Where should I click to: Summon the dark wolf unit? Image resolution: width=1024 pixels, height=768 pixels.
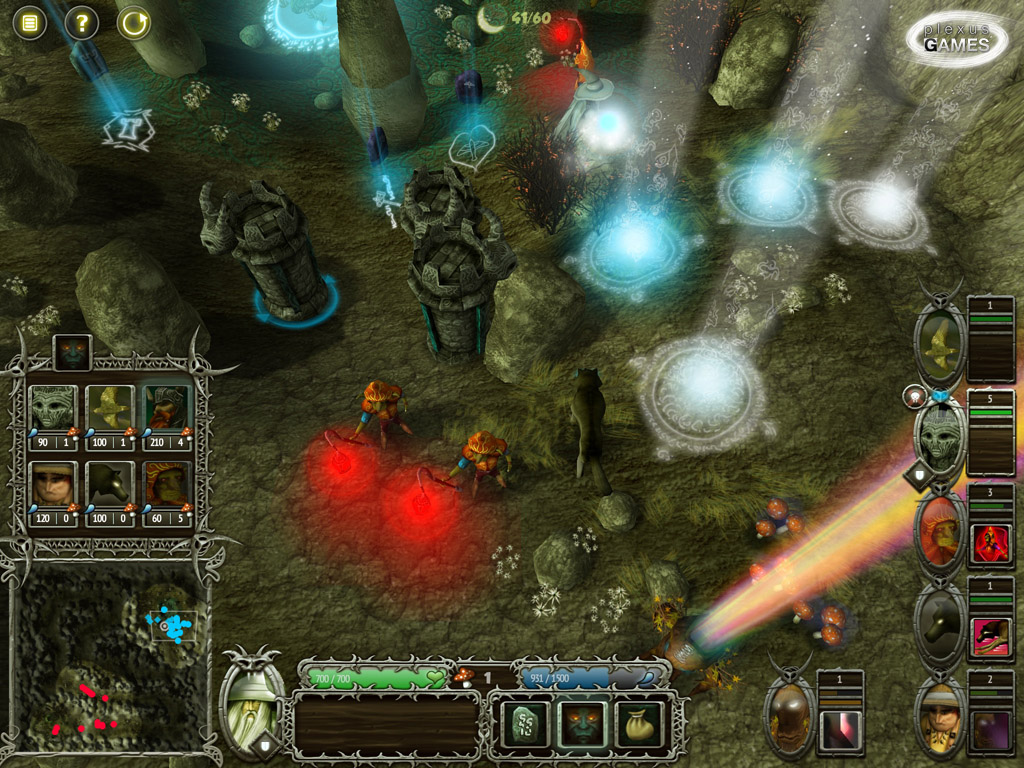(110, 485)
